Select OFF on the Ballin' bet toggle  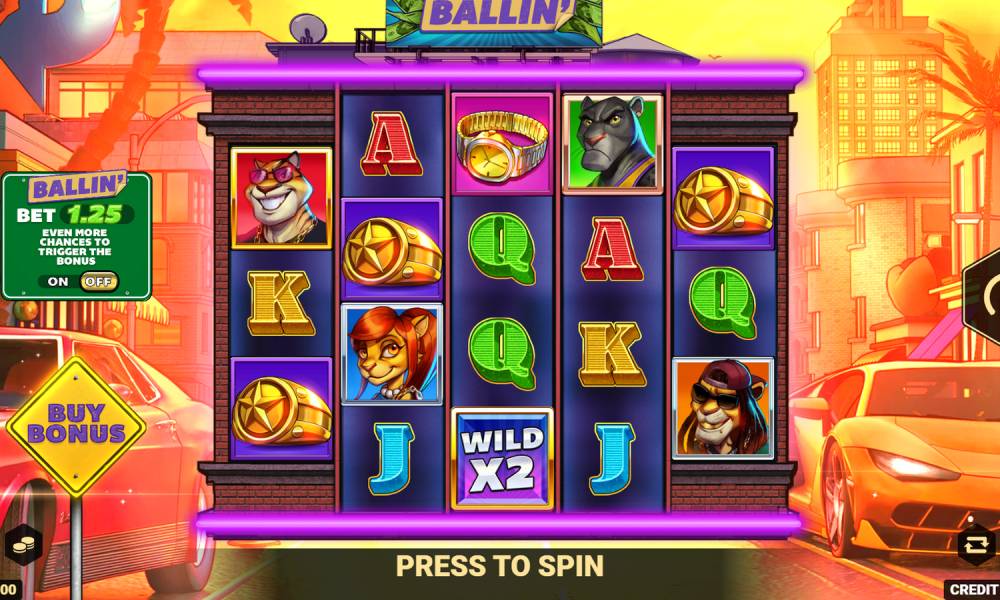click(99, 282)
